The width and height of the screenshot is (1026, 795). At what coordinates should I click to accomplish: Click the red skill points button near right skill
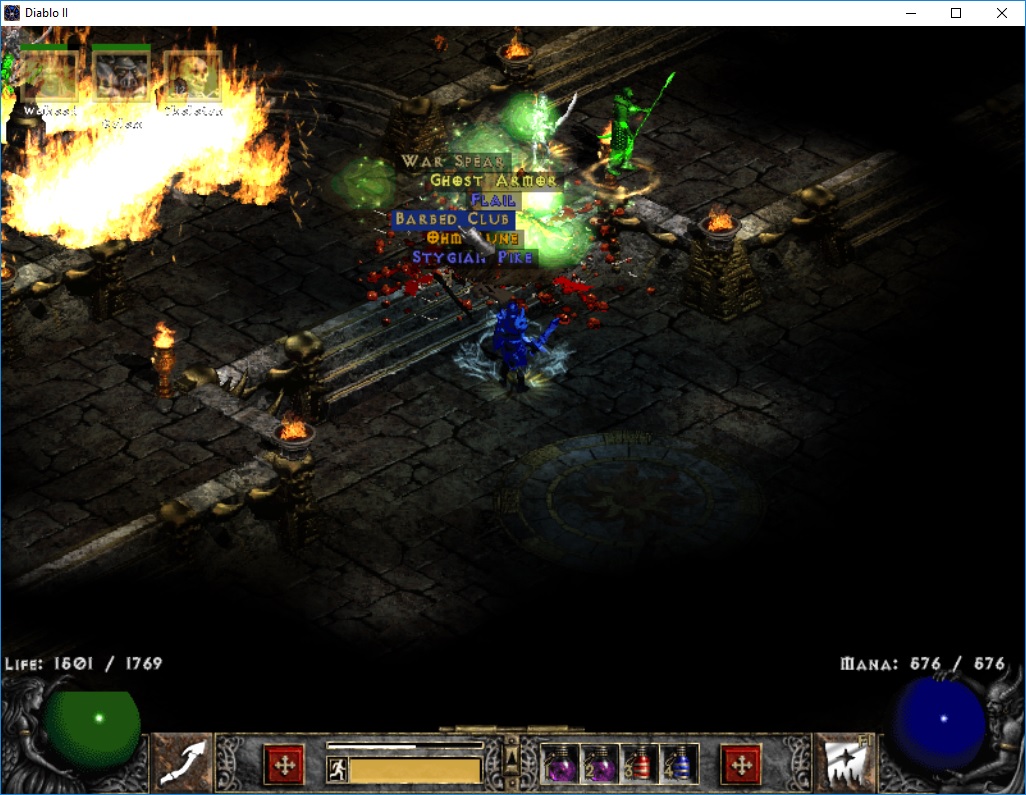pos(741,765)
